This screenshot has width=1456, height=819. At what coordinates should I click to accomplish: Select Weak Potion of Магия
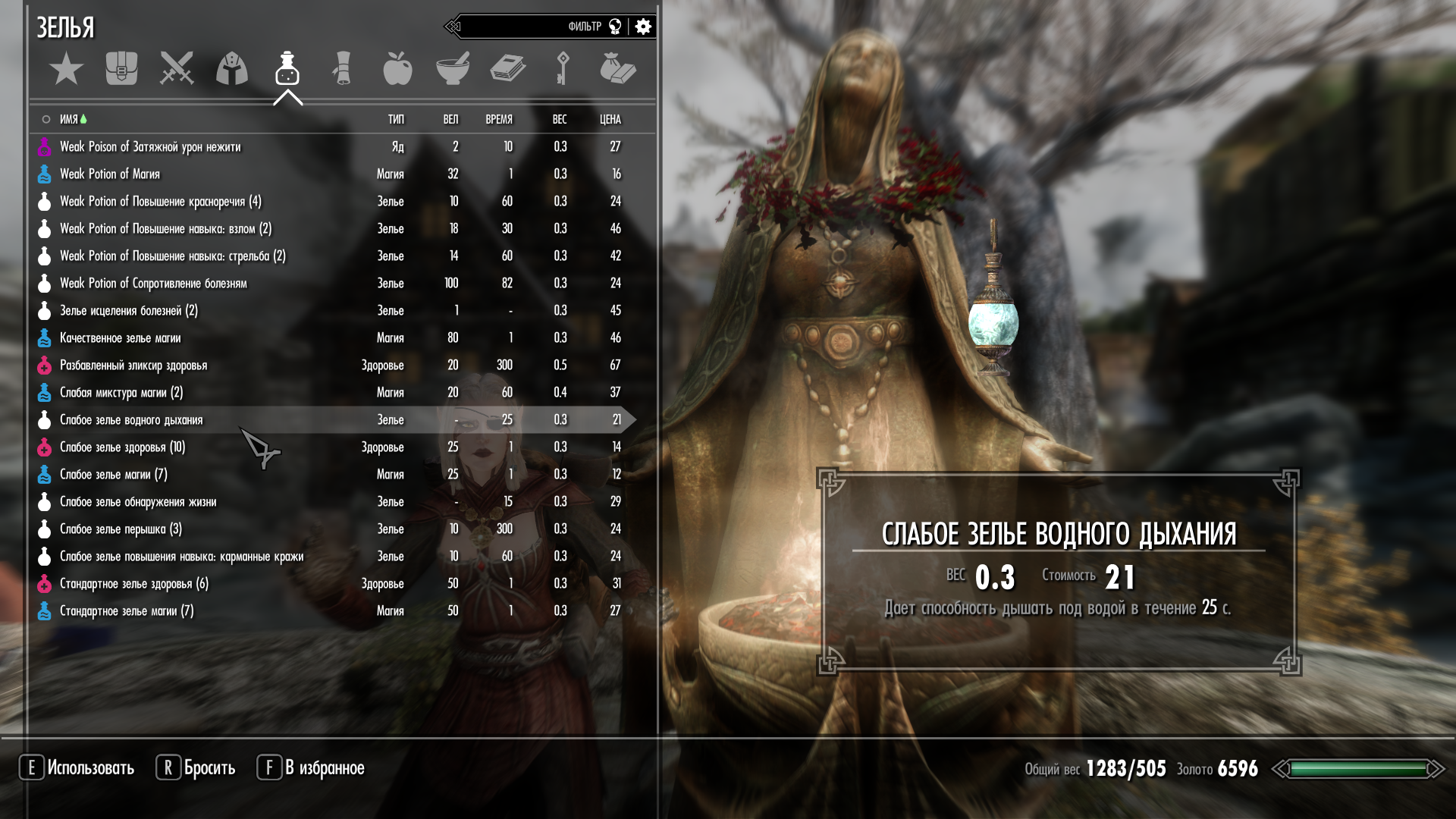(110, 174)
